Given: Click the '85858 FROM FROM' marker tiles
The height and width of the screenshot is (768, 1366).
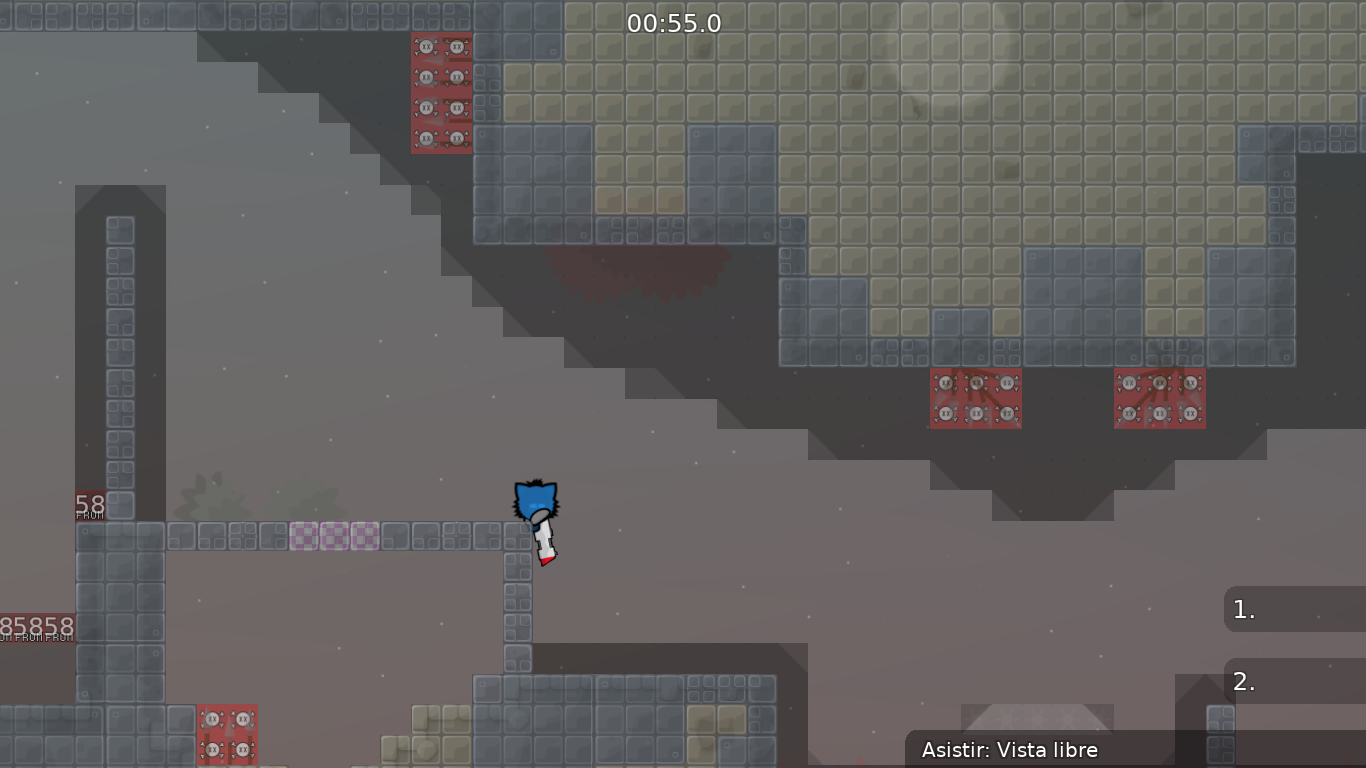Looking at the screenshot, I should tap(37, 625).
